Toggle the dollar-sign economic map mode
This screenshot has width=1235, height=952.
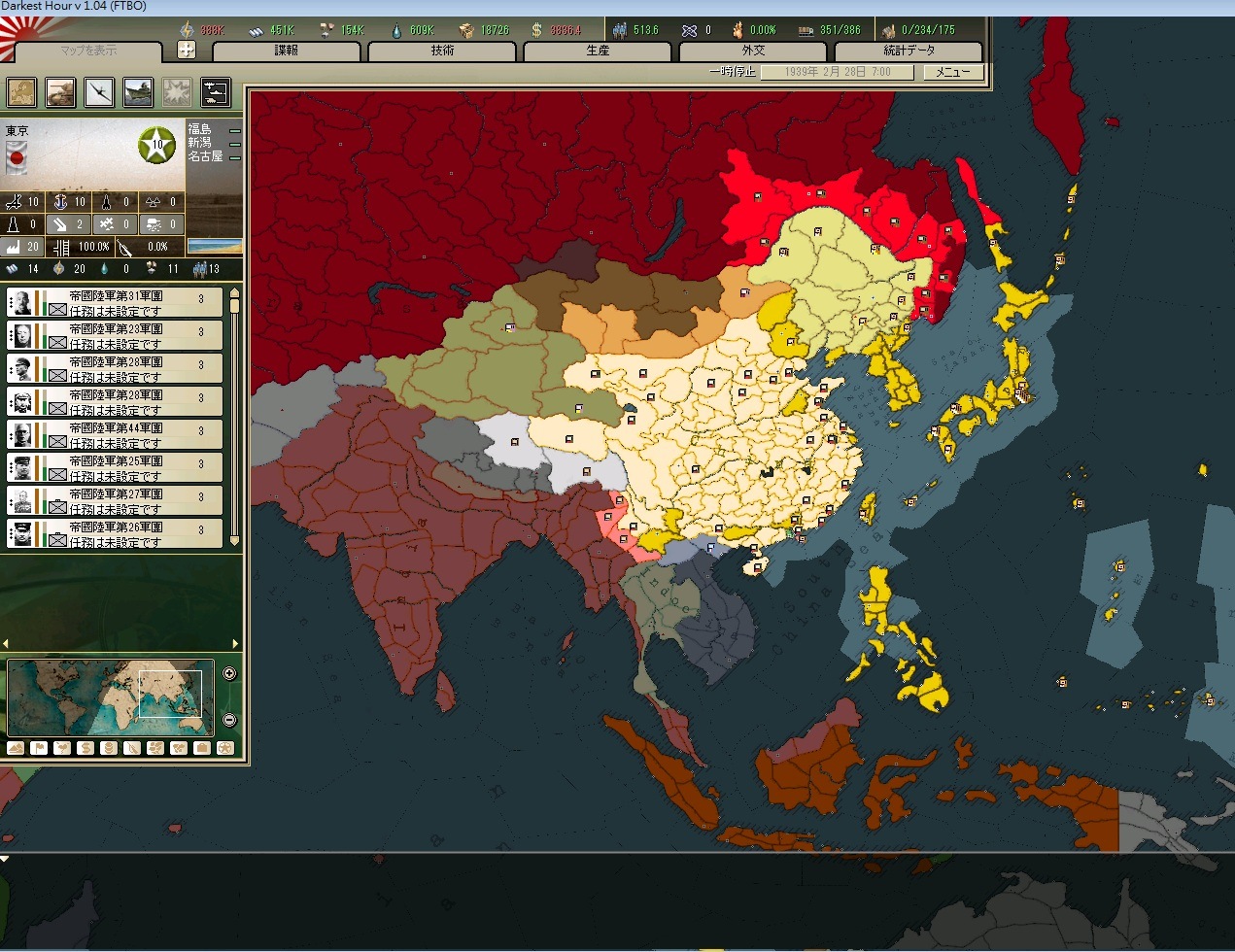click(86, 748)
